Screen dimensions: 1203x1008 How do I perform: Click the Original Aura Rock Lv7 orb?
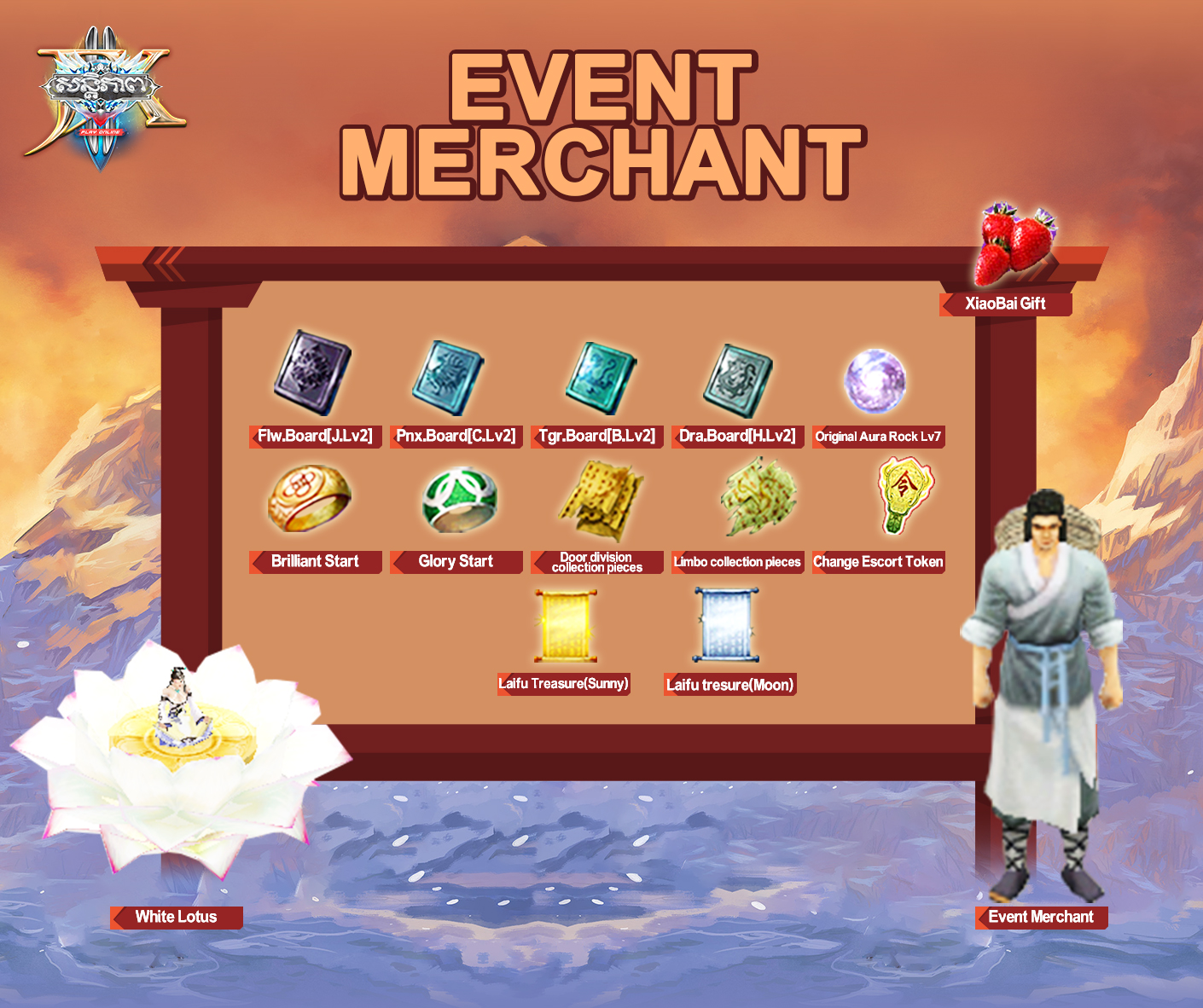tap(875, 381)
